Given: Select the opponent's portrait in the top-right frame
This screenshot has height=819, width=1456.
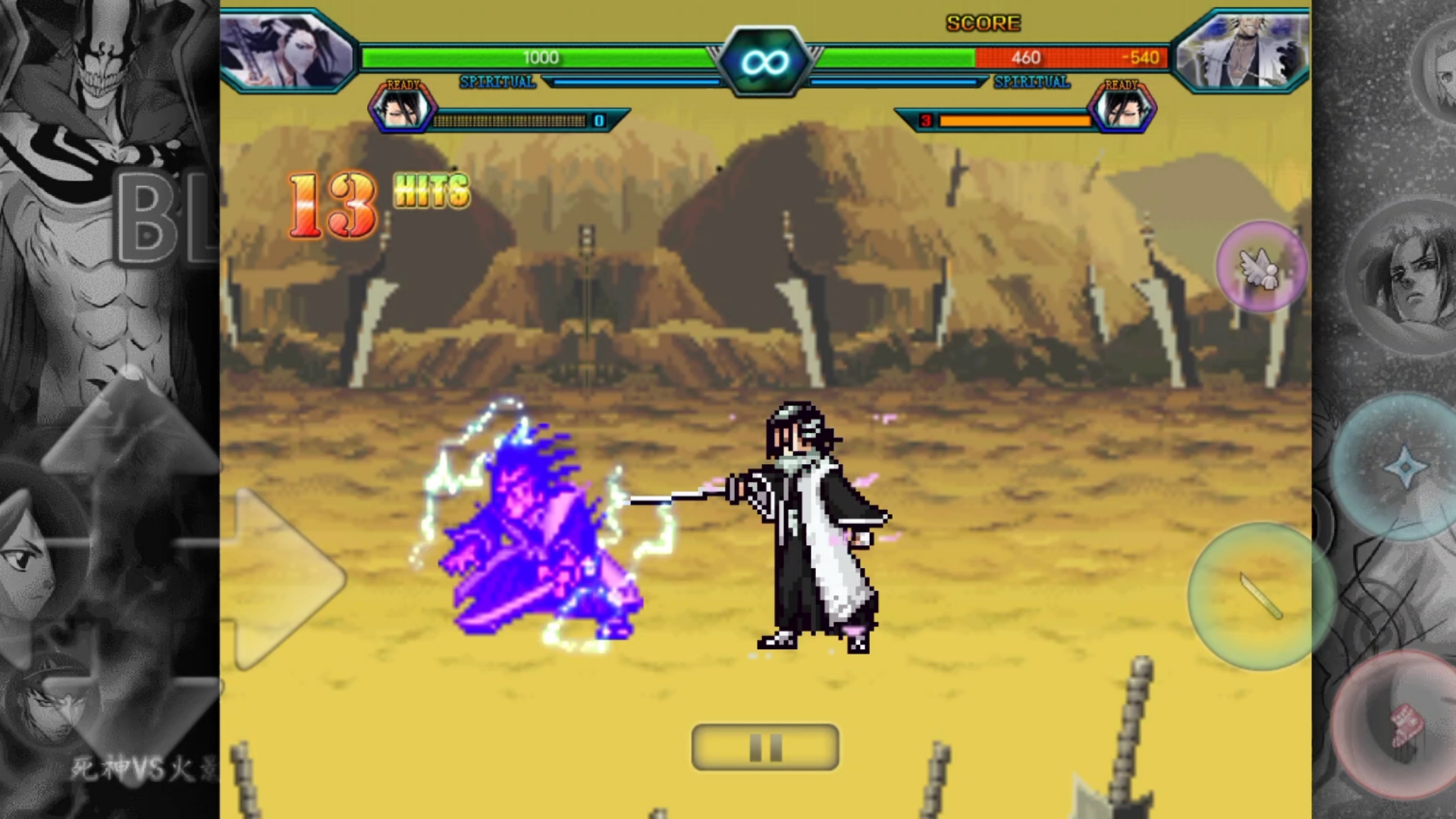Looking at the screenshot, I should (1244, 49).
